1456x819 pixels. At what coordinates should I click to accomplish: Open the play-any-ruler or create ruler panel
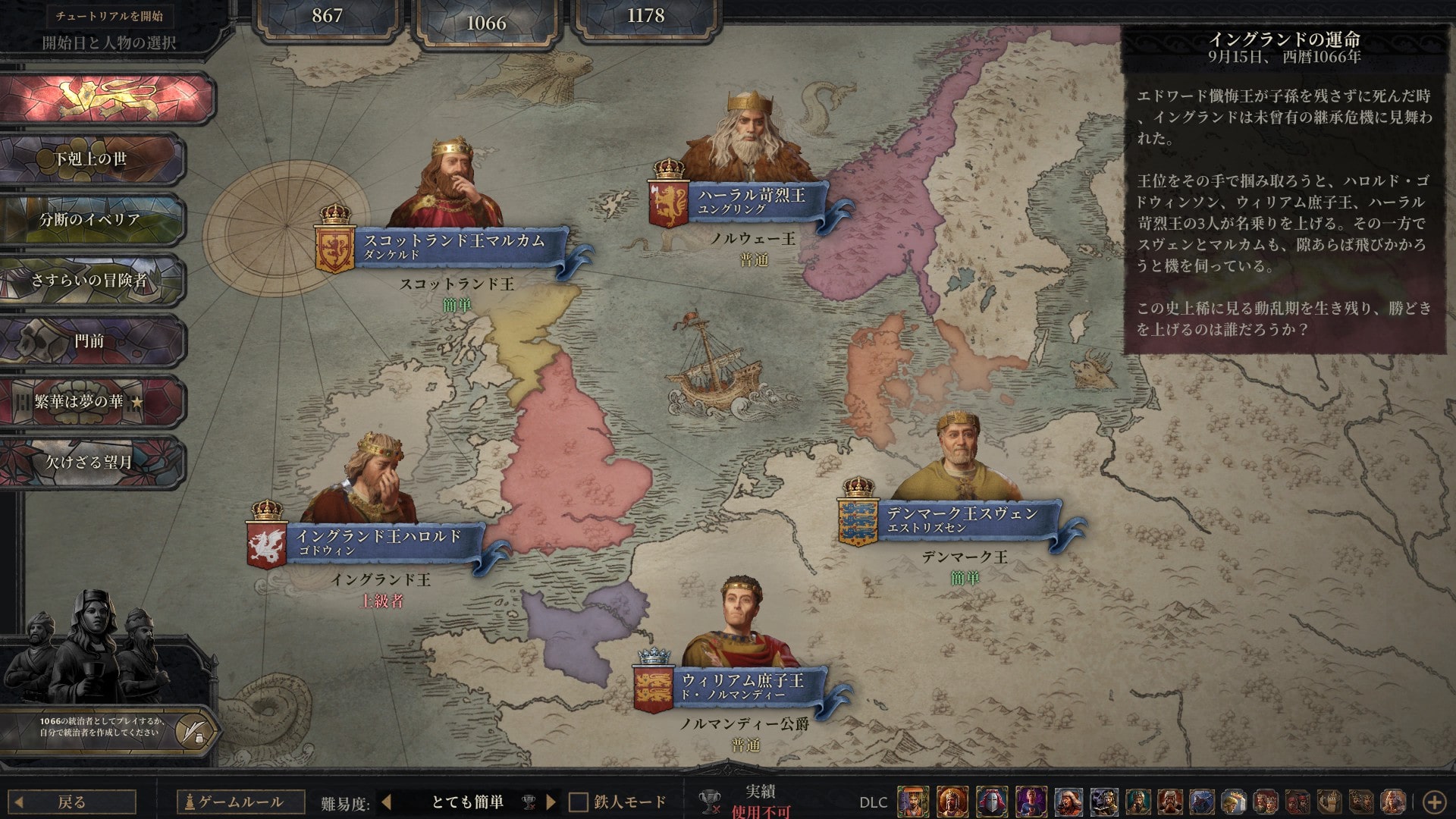tap(195, 730)
